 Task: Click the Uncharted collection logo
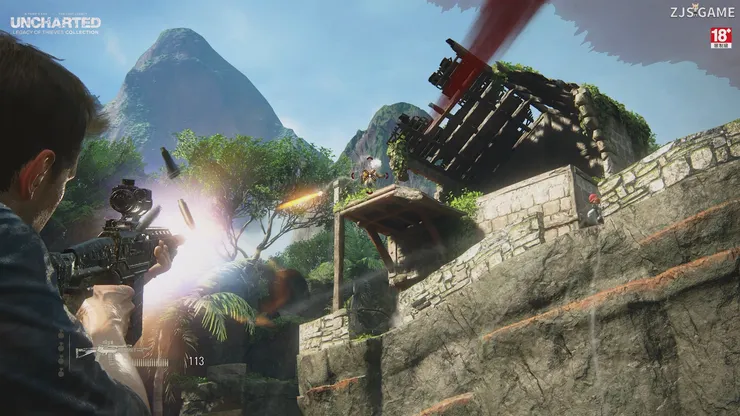[55, 24]
